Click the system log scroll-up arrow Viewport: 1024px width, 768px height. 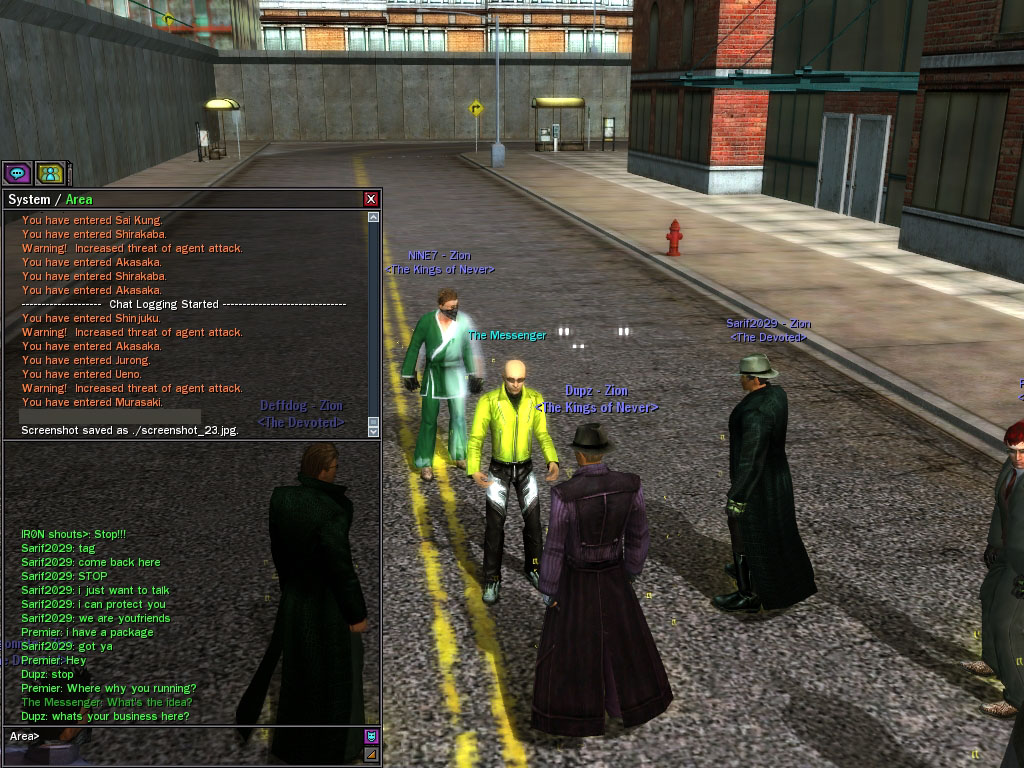tap(373, 217)
